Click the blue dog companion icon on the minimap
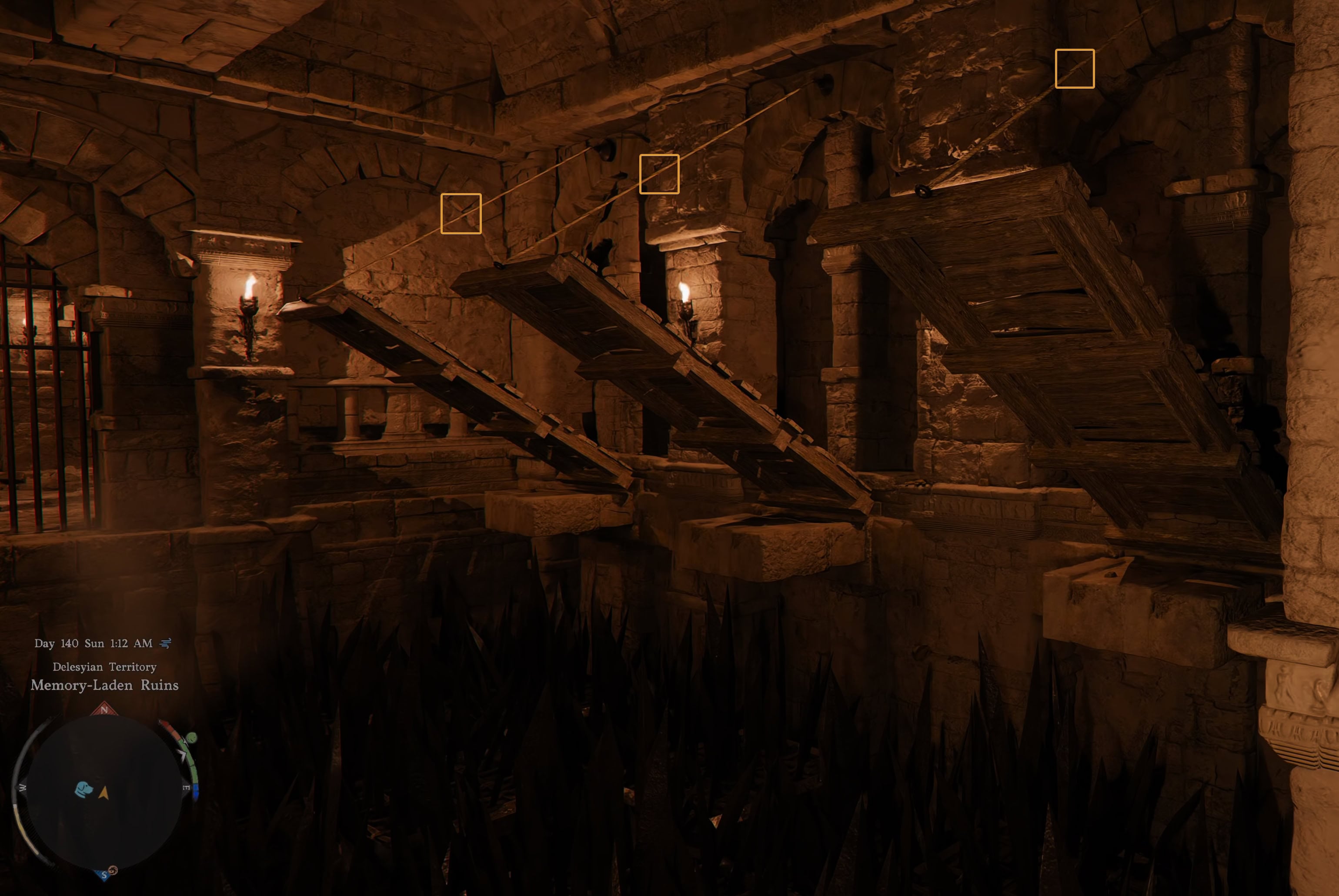 [83, 790]
